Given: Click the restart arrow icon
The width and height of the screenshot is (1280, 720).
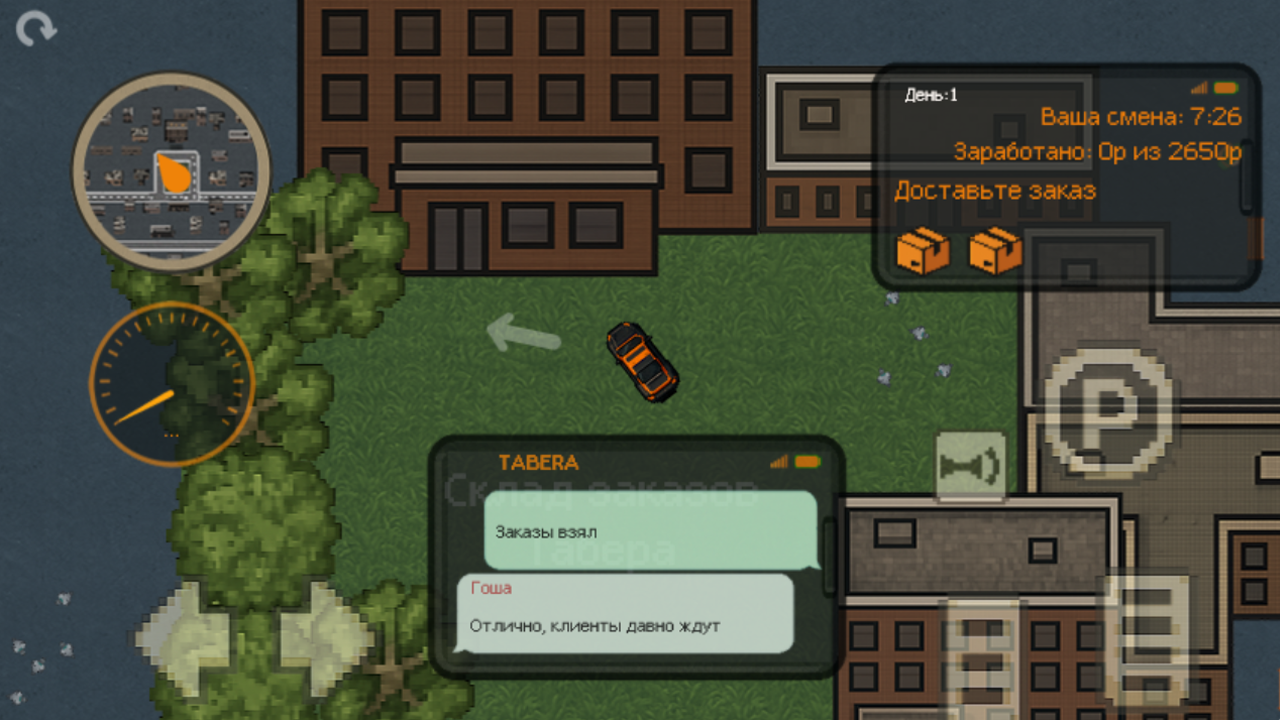Looking at the screenshot, I should click(36, 30).
